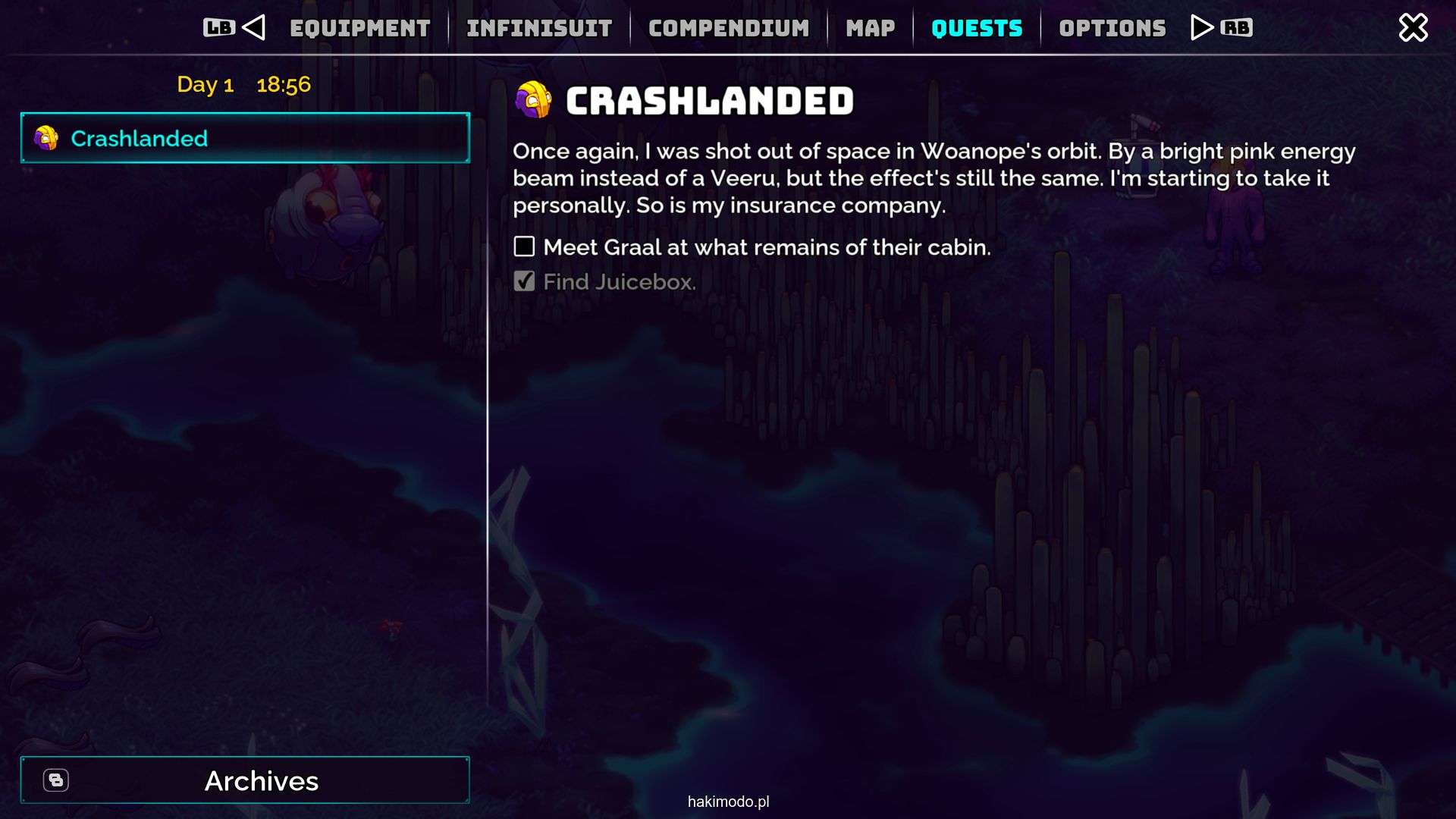
Task: Click the left arrow to previous tab
Action: 254,28
